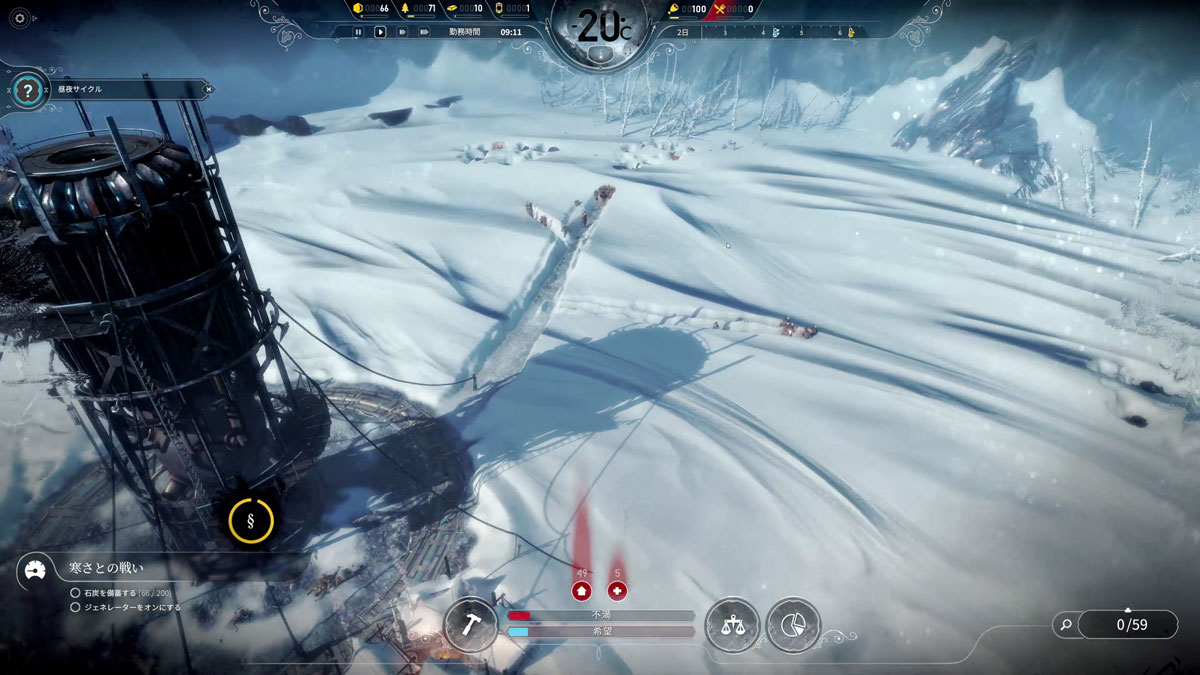Open the 昼夜サイクル tutorial hint
The image size is (1200, 675).
(x=28, y=91)
